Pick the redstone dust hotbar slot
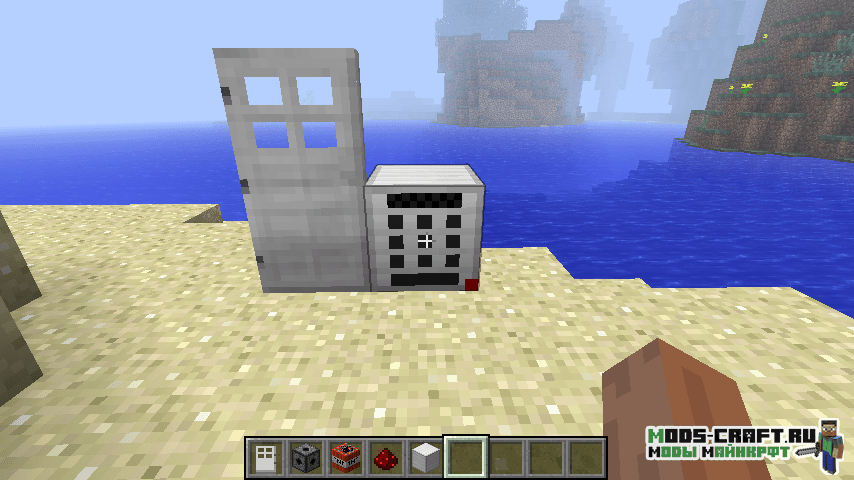The height and width of the screenshot is (480, 854). pos(386,458)
